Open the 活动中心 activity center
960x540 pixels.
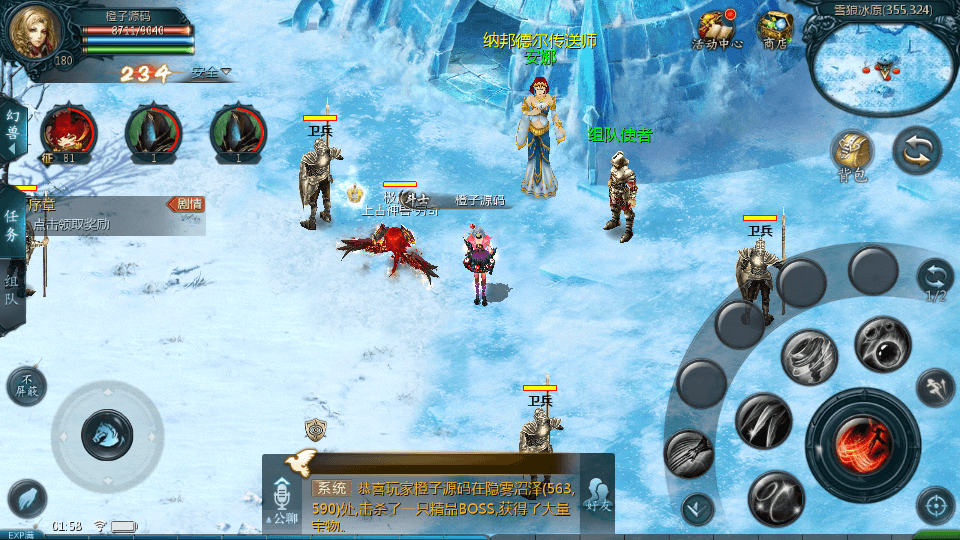717,30
